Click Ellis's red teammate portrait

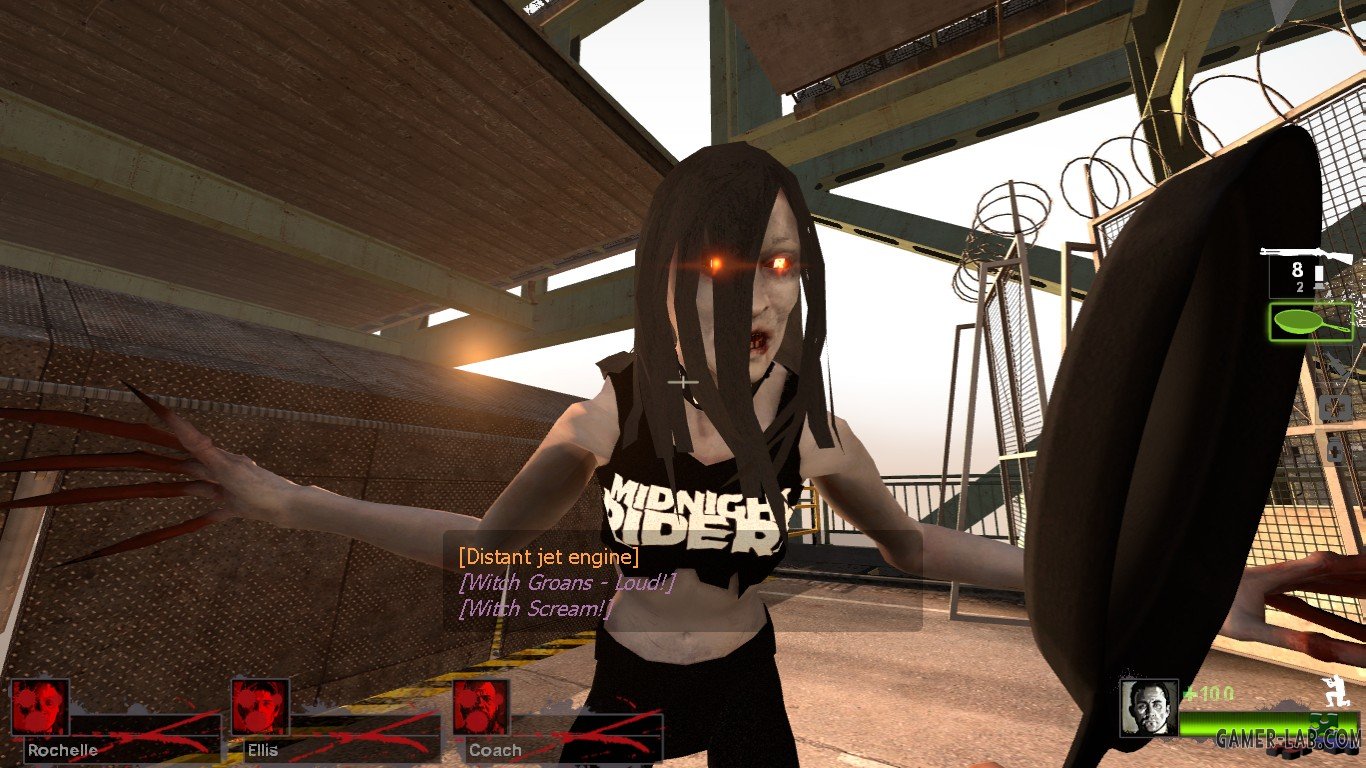(x=260, y=707)
